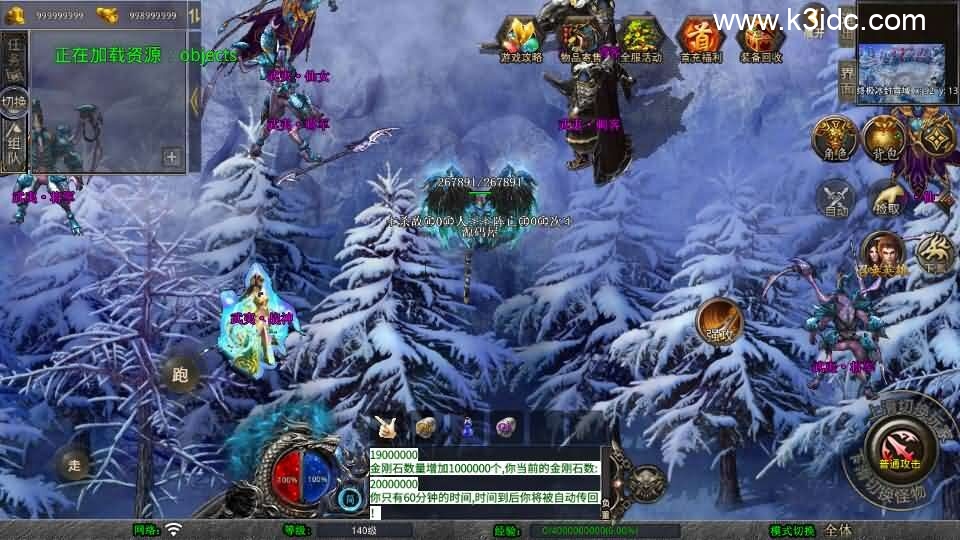
Task: Open the 物品寄售 item consignment menu
Action: point(580,40)
